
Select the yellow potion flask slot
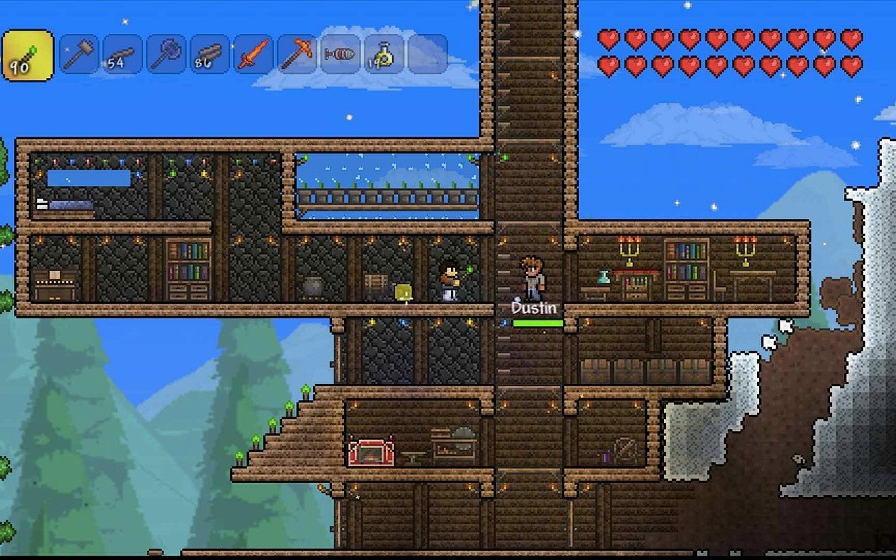click(x=384, y=54)
